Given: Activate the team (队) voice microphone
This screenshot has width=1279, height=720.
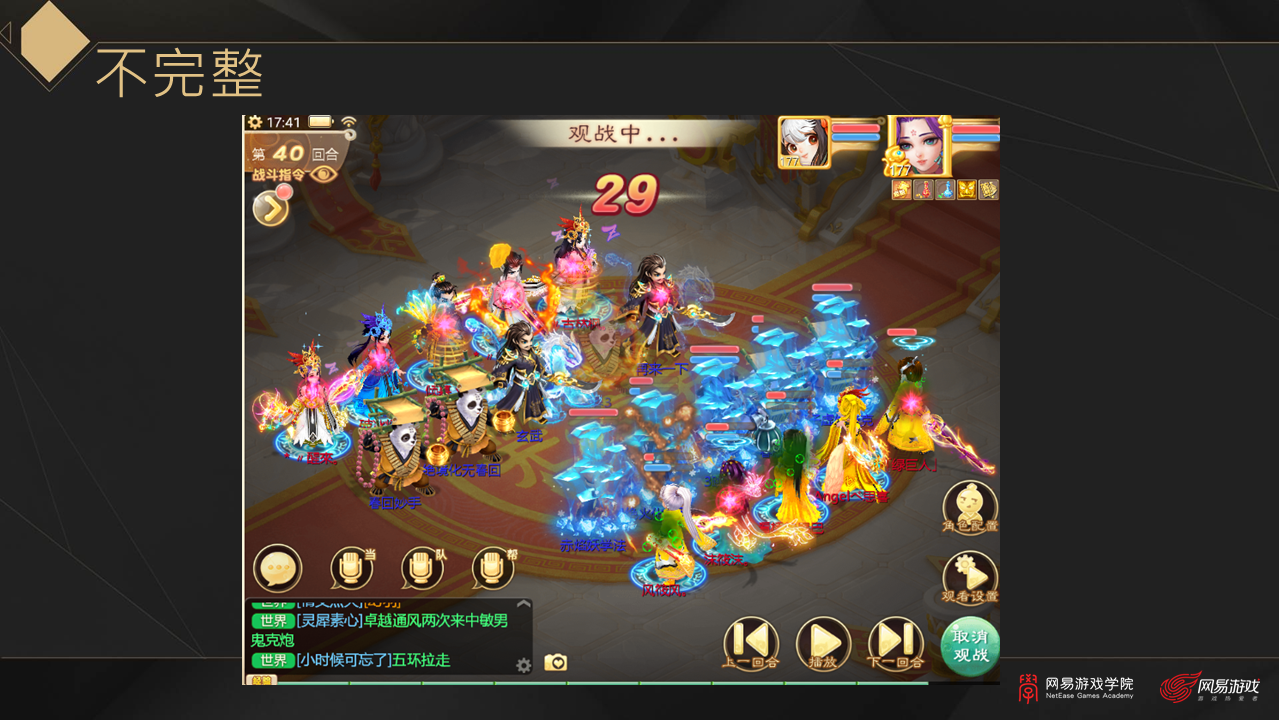Looking at the screenshot, I should [422, 568].
